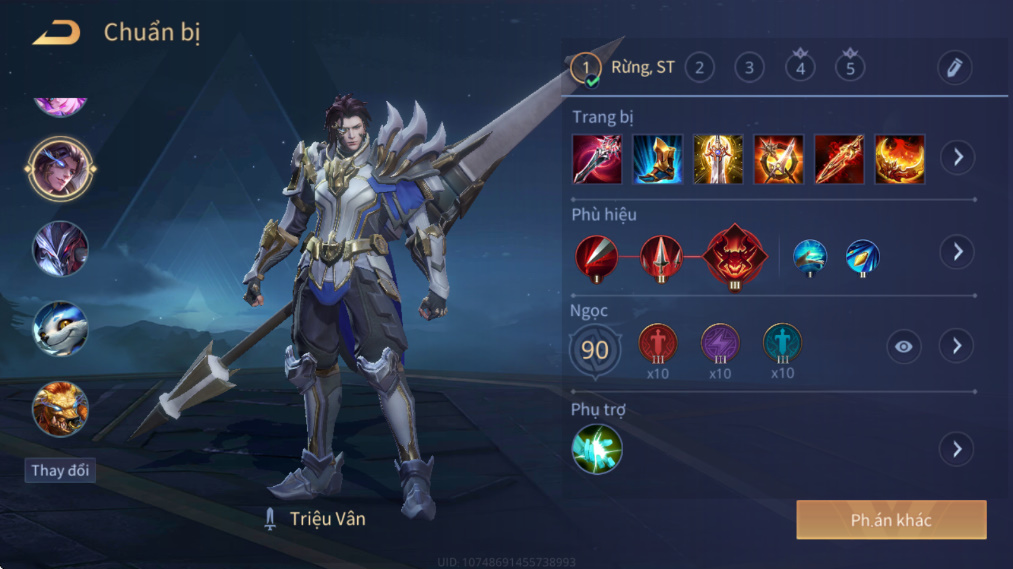
Task: Expand the Phù hiệu section arrow
Action: point(957,251)
